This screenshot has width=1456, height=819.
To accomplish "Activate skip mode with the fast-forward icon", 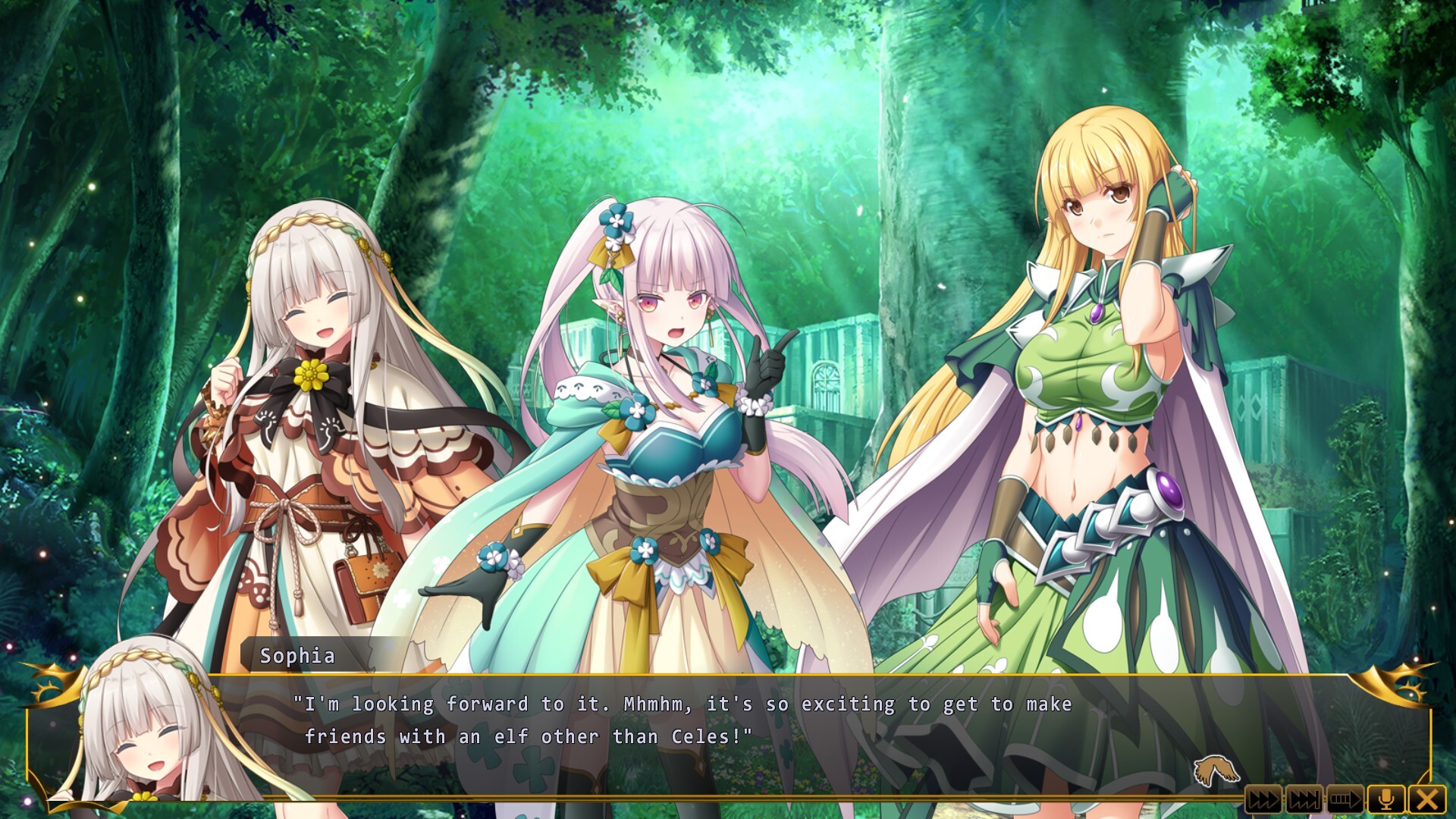I will 1263,800.
